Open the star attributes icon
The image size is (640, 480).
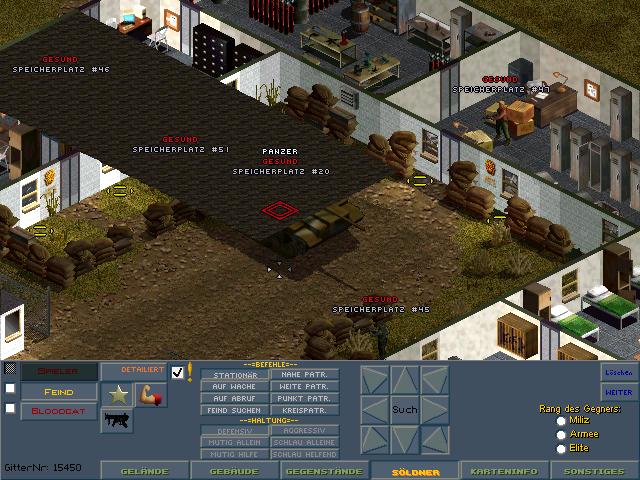[x=118, y=395]
